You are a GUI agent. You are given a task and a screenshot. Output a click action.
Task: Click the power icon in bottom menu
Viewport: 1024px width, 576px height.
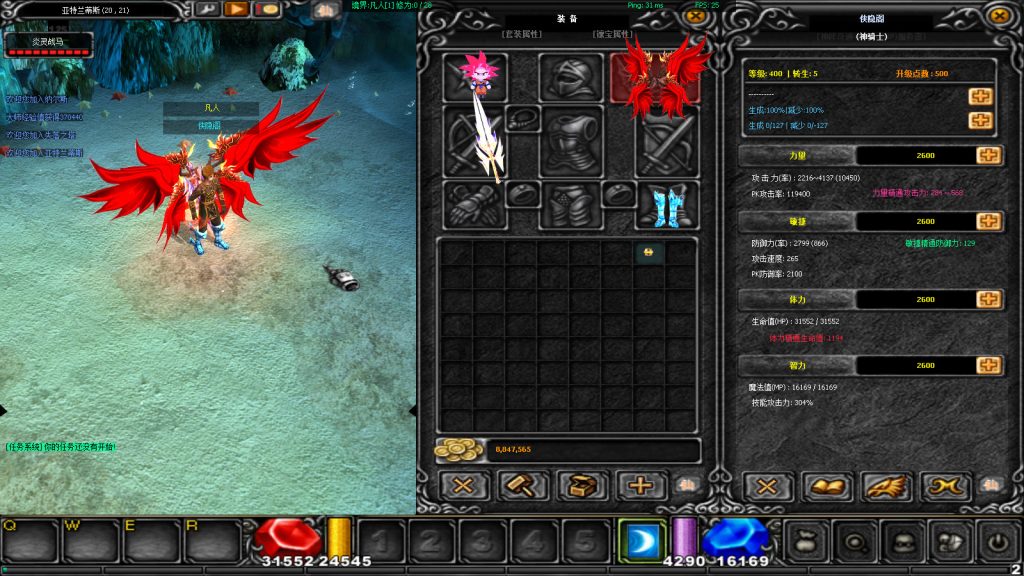pos(997,541)
